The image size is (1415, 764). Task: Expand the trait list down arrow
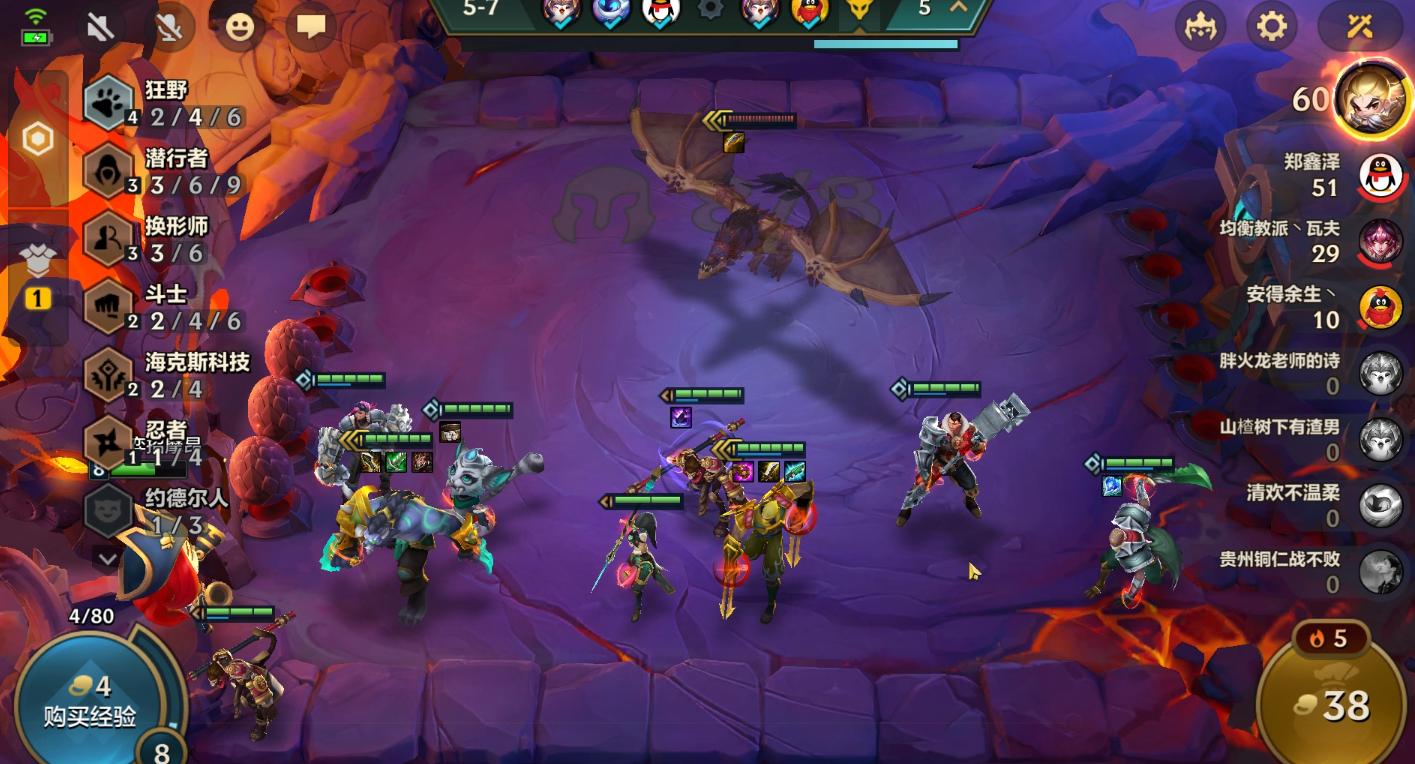point(107,558)
